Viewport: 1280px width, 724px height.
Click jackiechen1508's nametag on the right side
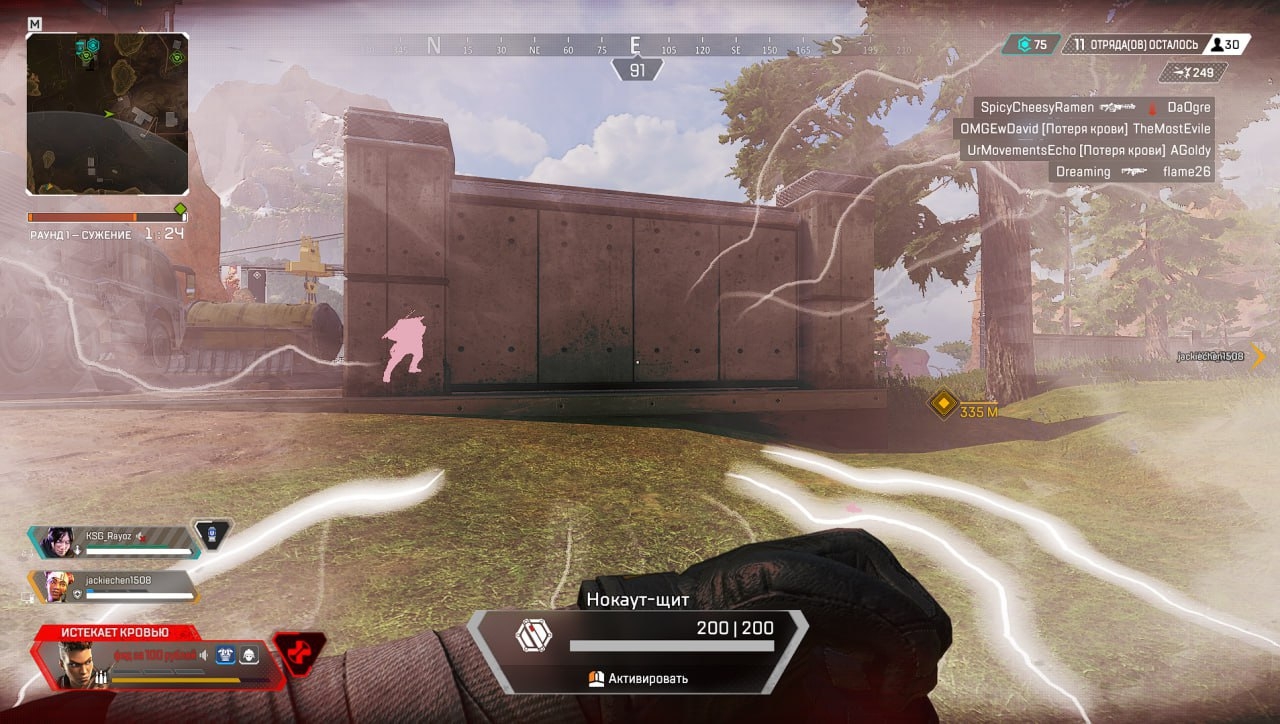click(1213, 356)
